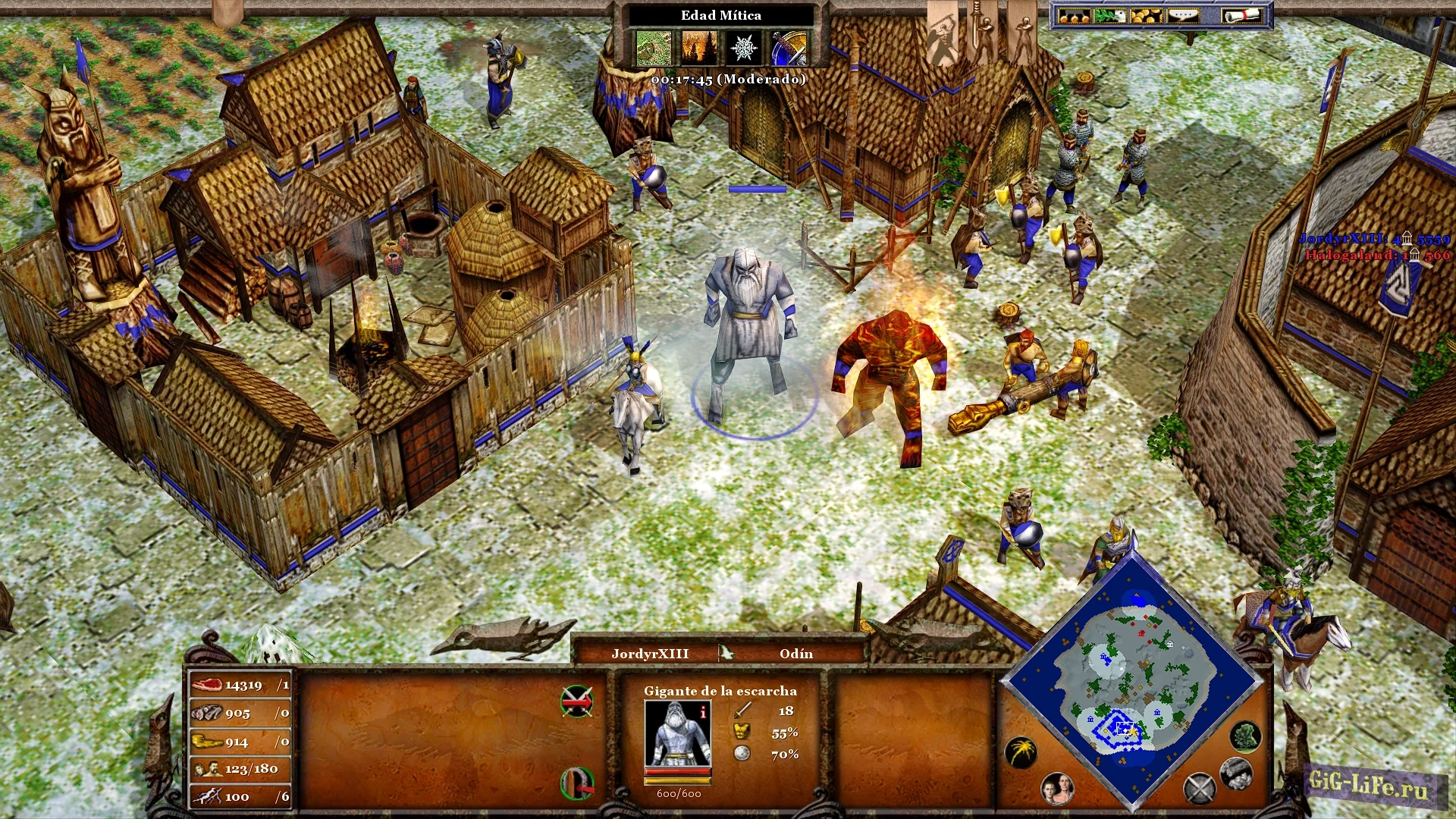
Task: Choose the standing warrior banner
Action: point(1021,34)
